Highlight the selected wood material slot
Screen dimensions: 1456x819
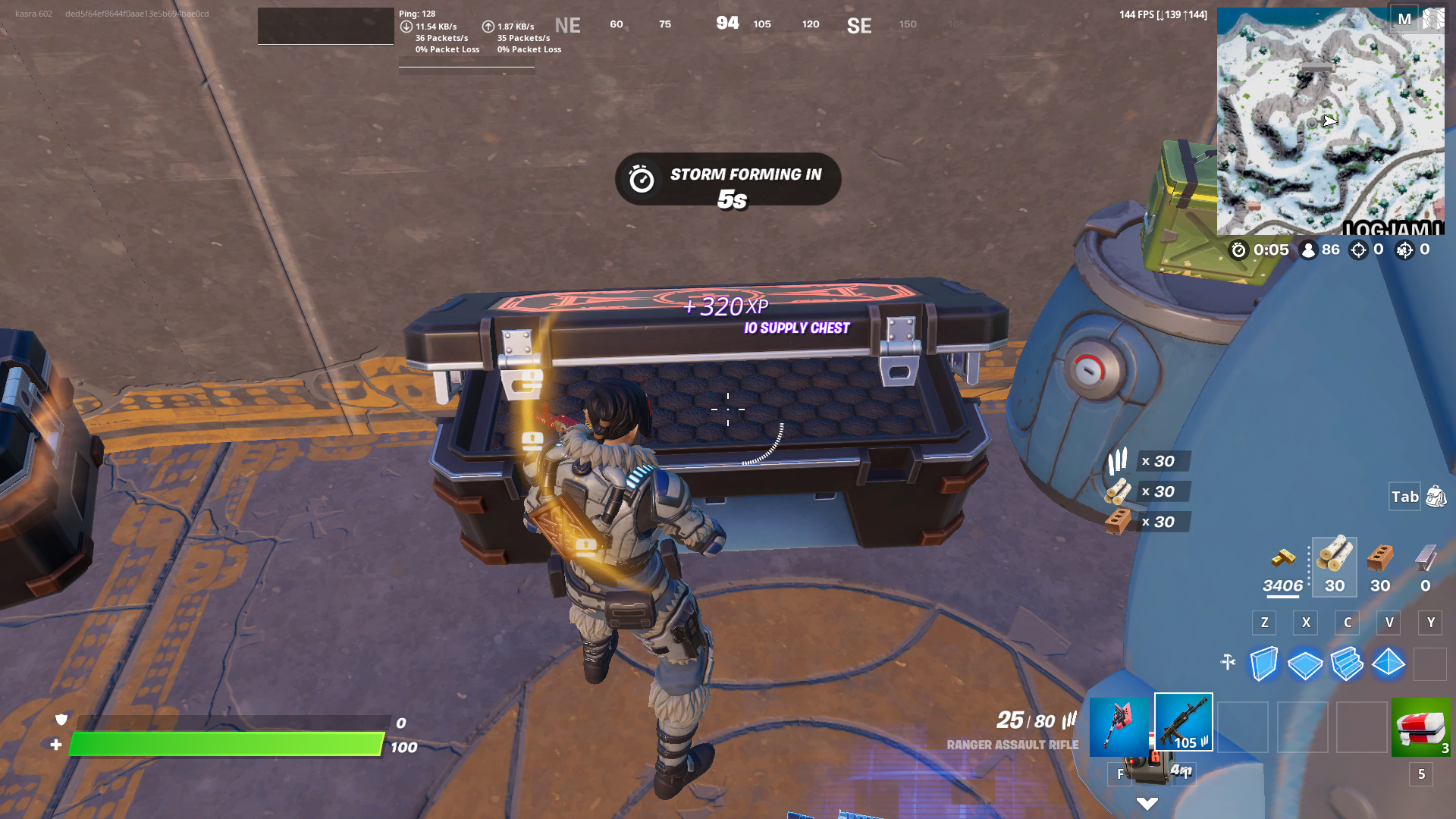[1334, 567]
